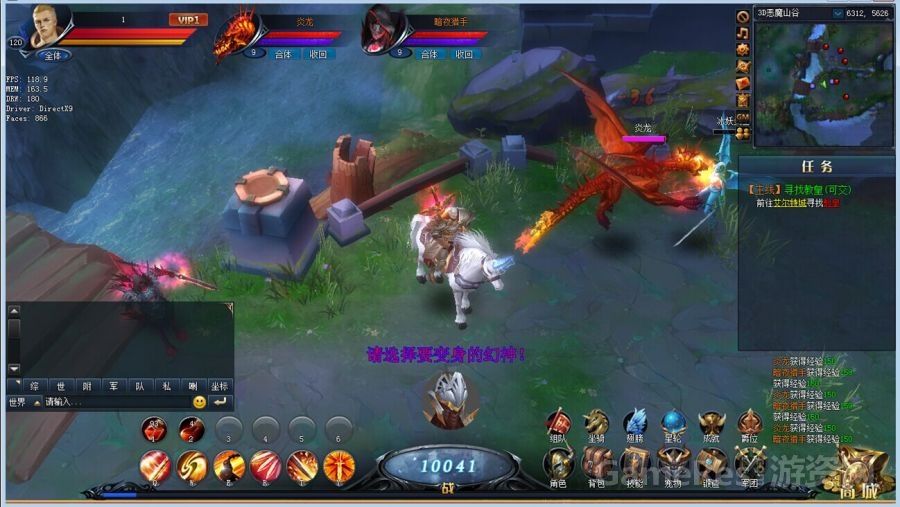900x507 pixels.
Task: Open the 组队 team flag icon
Action: click(558, 423)
